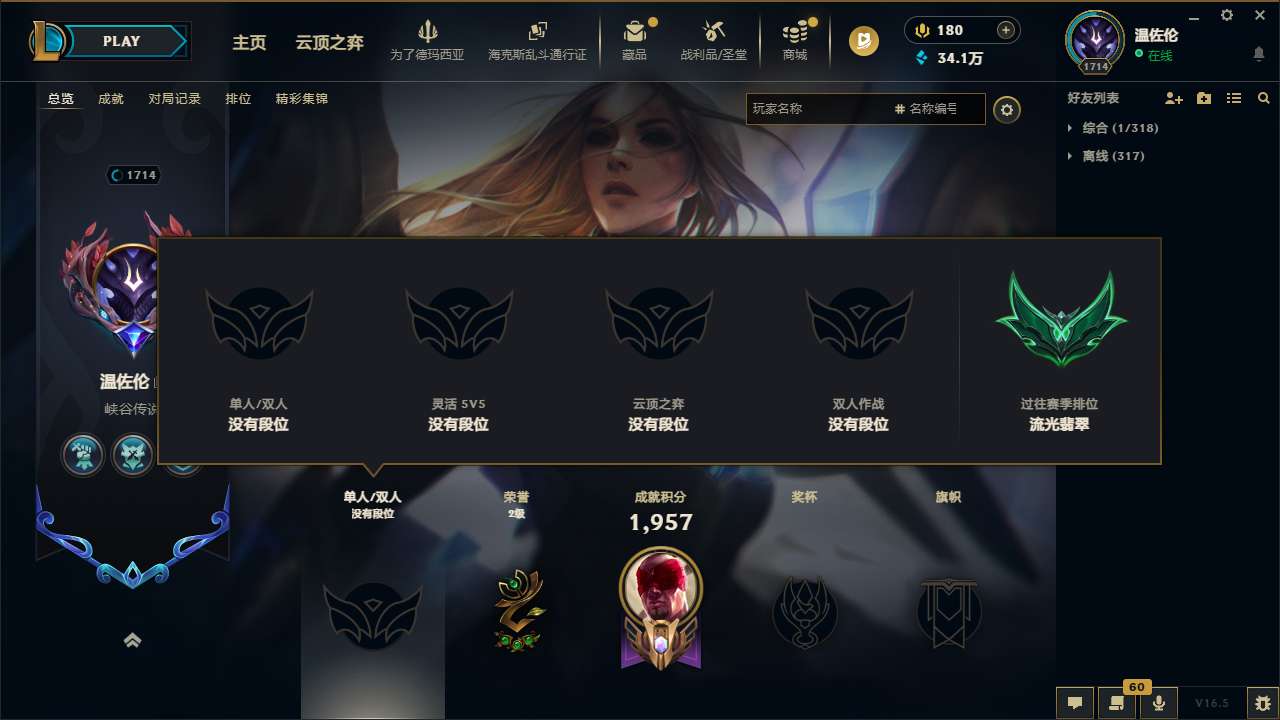This screenshot has height=720, width=1280.
Task: Mute the microphone in the bottom bar
Action: pyautogui.click(x=1160, y=703)
